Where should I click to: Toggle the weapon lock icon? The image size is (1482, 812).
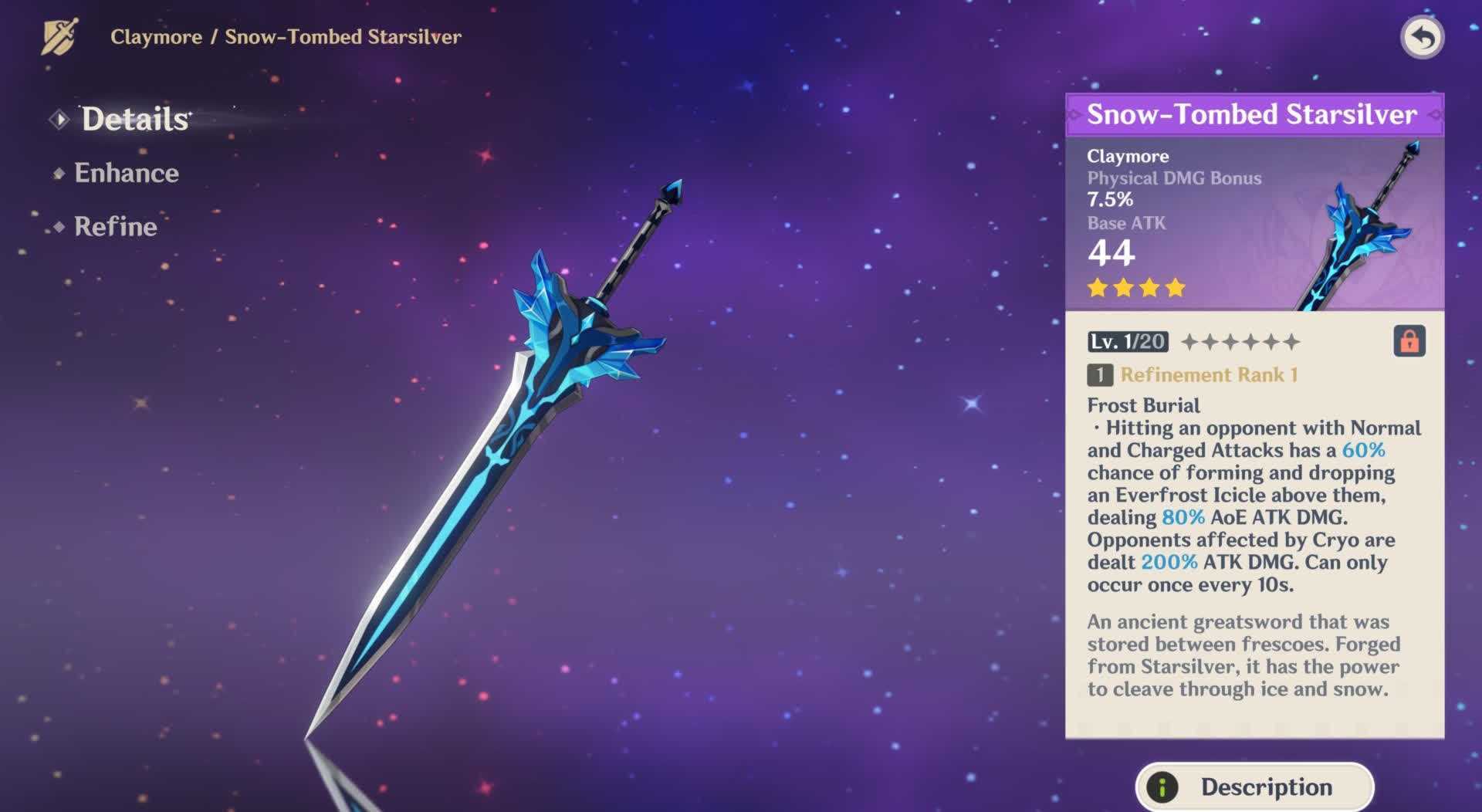tap(1409, 341)
